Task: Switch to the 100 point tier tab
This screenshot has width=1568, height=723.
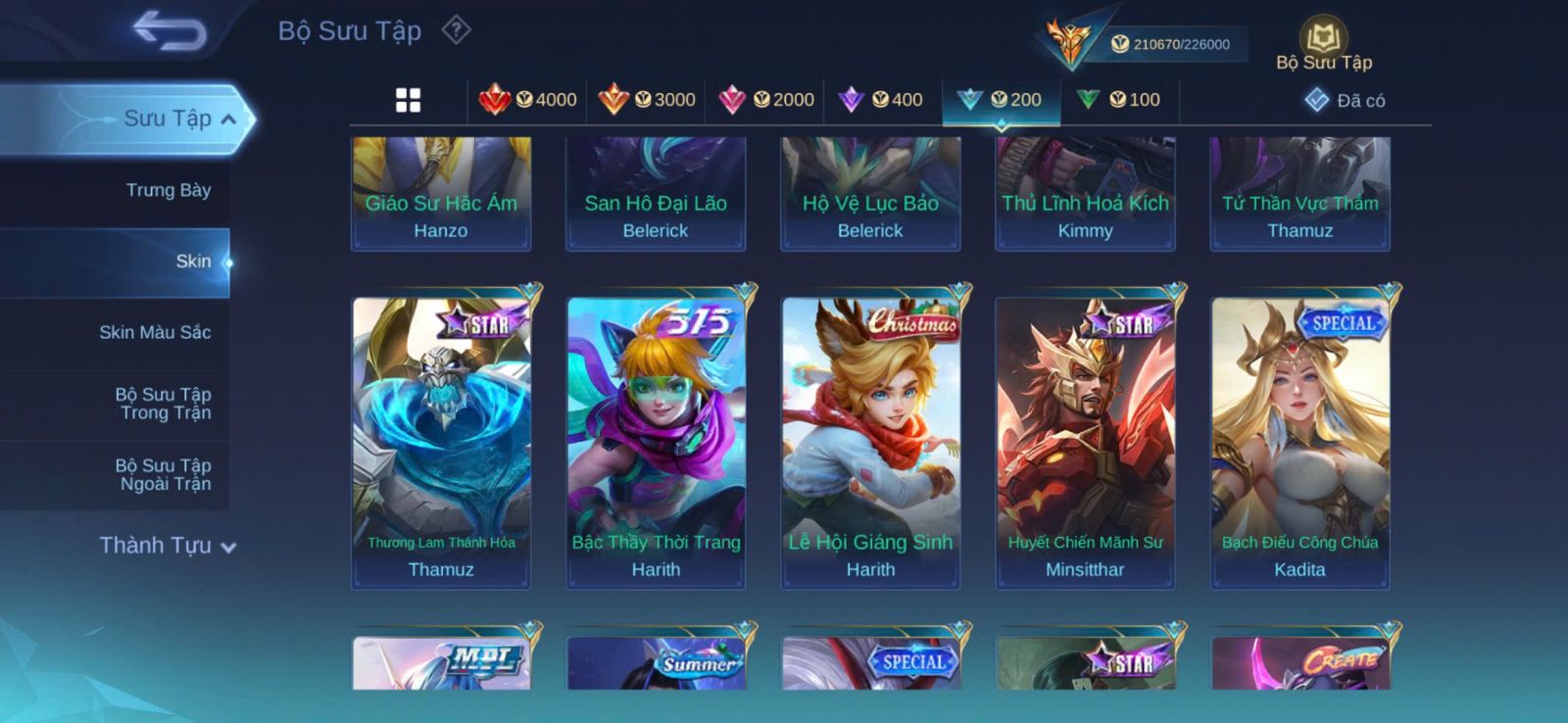Action: point(1118,100)
